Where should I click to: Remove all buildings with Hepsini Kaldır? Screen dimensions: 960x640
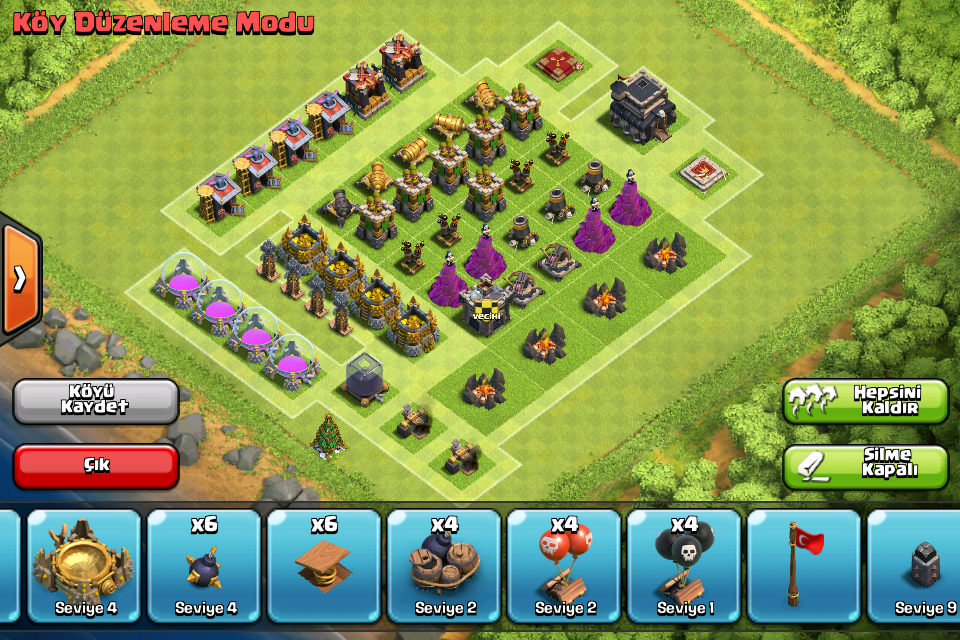[x=865, y=400]
